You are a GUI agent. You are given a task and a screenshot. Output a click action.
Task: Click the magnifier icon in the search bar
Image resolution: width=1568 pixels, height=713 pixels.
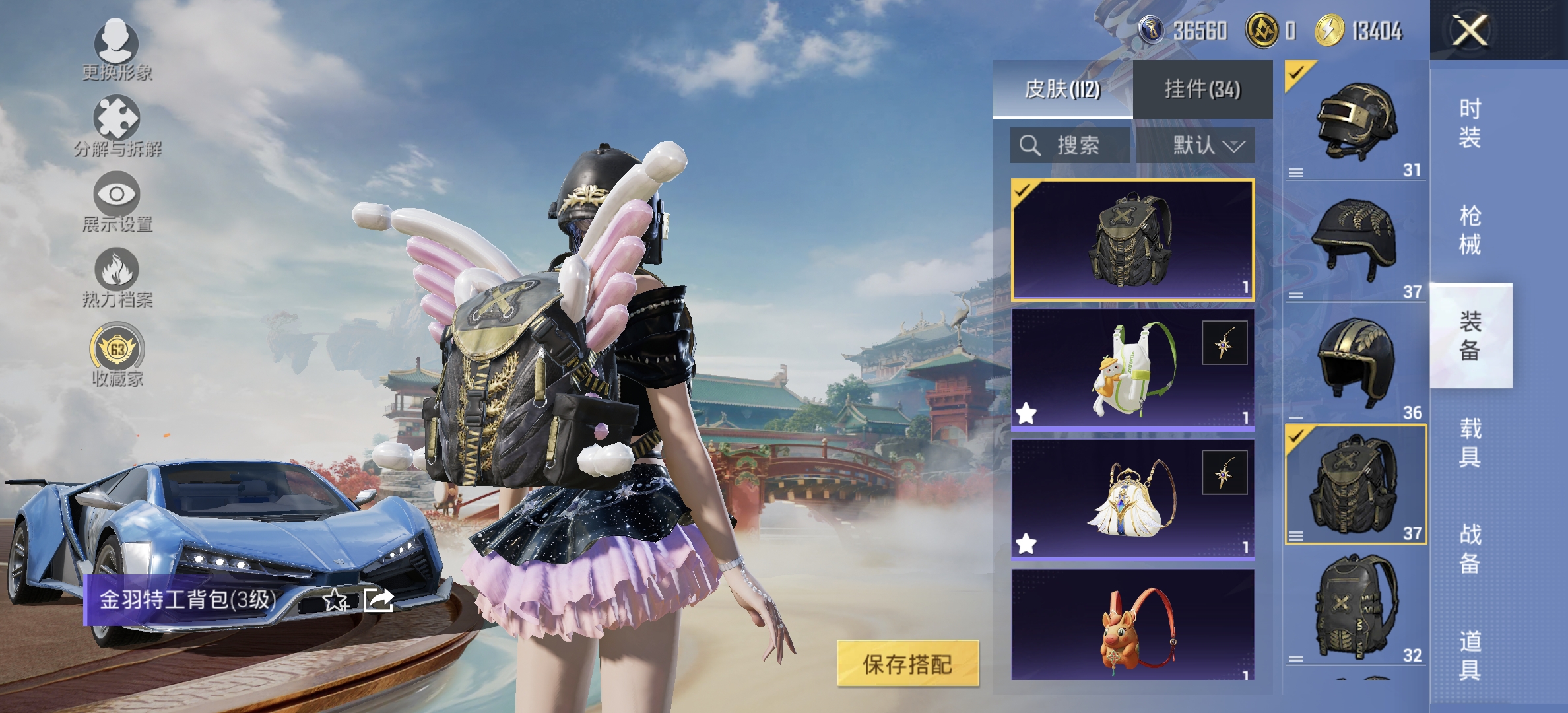1029,146
